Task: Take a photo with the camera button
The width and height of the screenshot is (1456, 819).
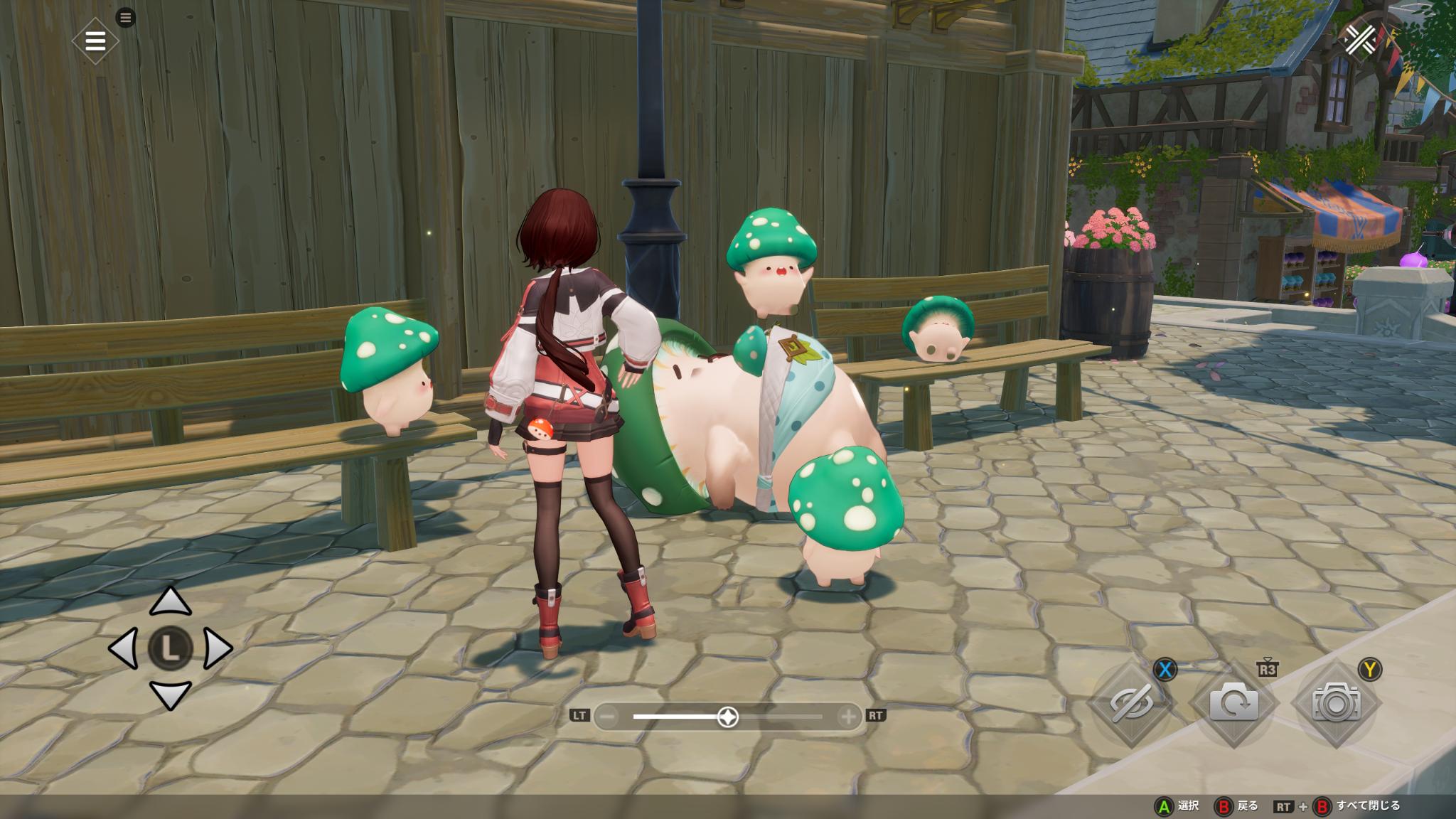Action: click(1336, 702)
